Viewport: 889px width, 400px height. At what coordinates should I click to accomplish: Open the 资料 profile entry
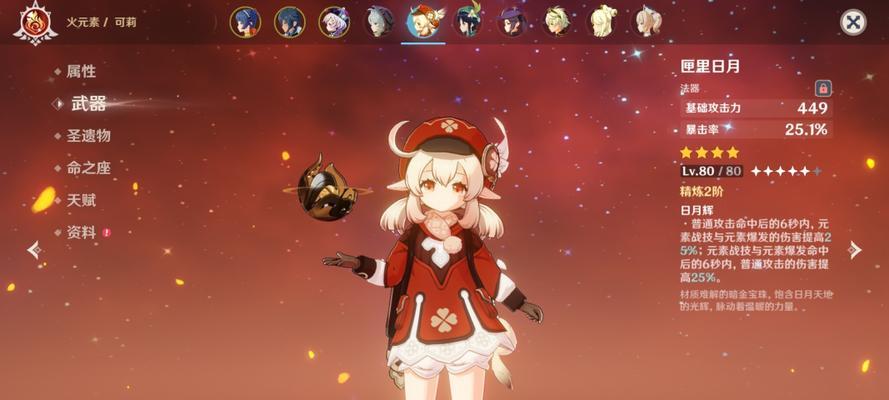[81, 232]
